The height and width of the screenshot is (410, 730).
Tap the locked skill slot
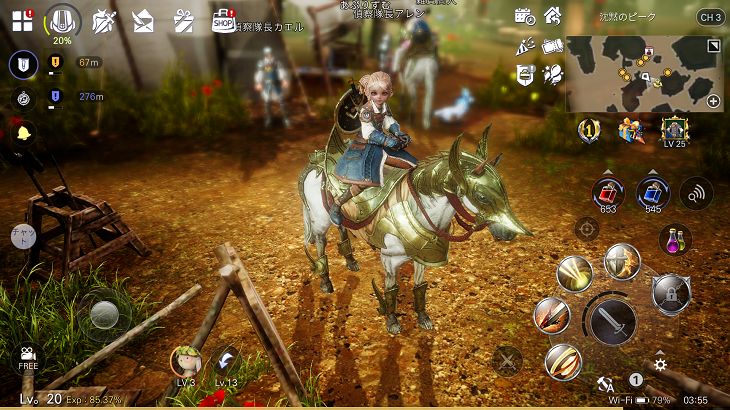point(670,293)
